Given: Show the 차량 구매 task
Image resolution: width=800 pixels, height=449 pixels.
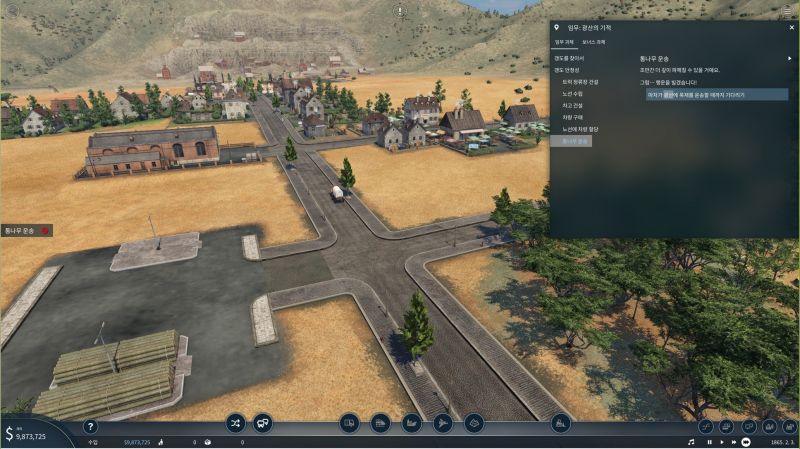Looking at the screenshot, I should click(x=573, y=117).
